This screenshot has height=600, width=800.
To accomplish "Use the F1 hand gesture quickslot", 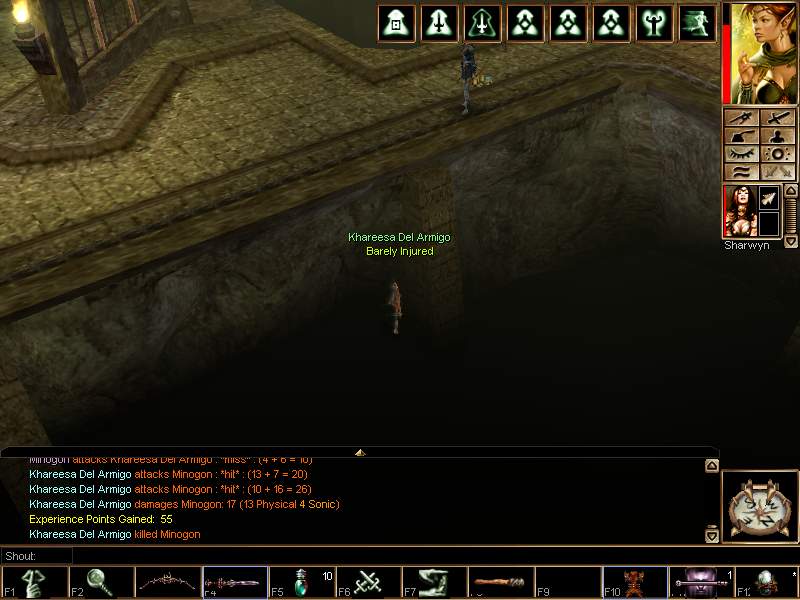I will 34,583.
